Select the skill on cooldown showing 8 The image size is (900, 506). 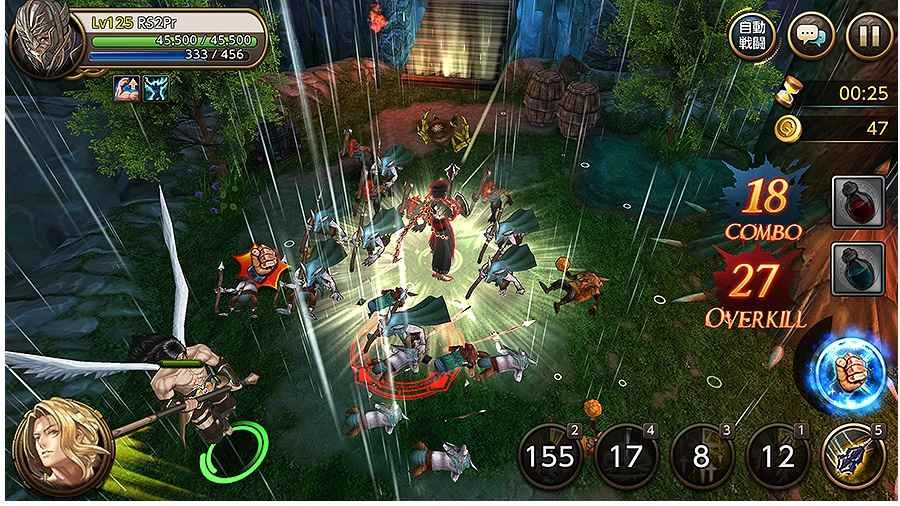point(701,457)
